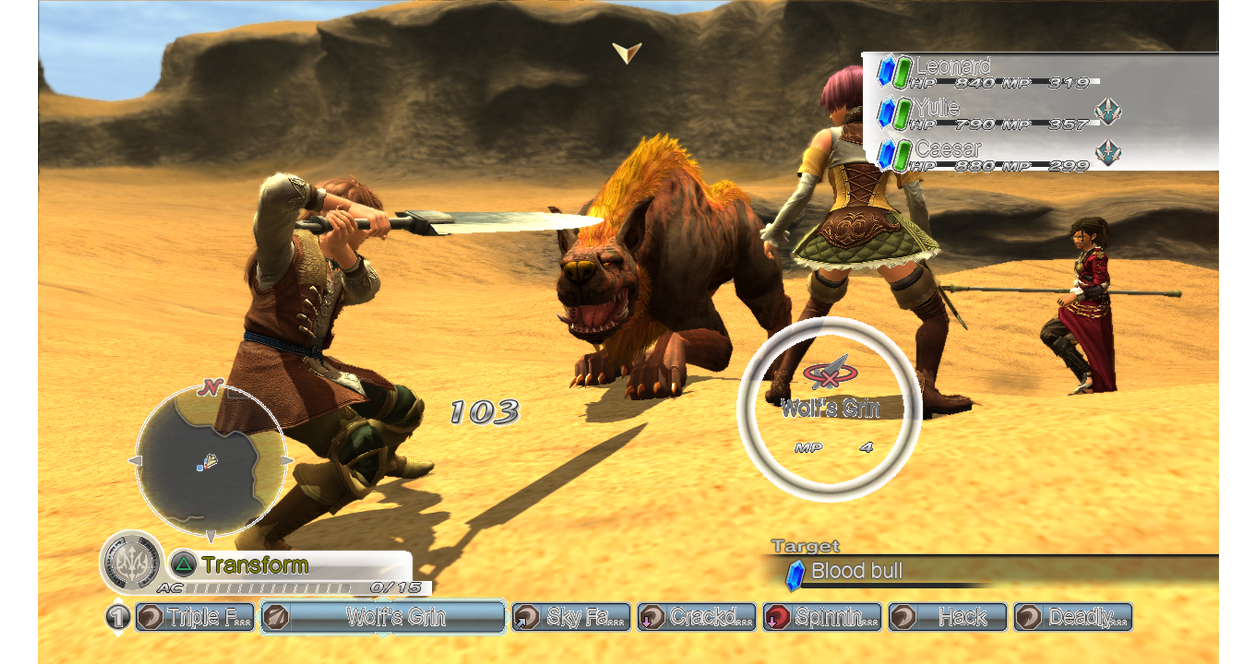This screenshot has width=1256, height=664.
Task: Select Leonard in the party list
Action: (953, 68)
